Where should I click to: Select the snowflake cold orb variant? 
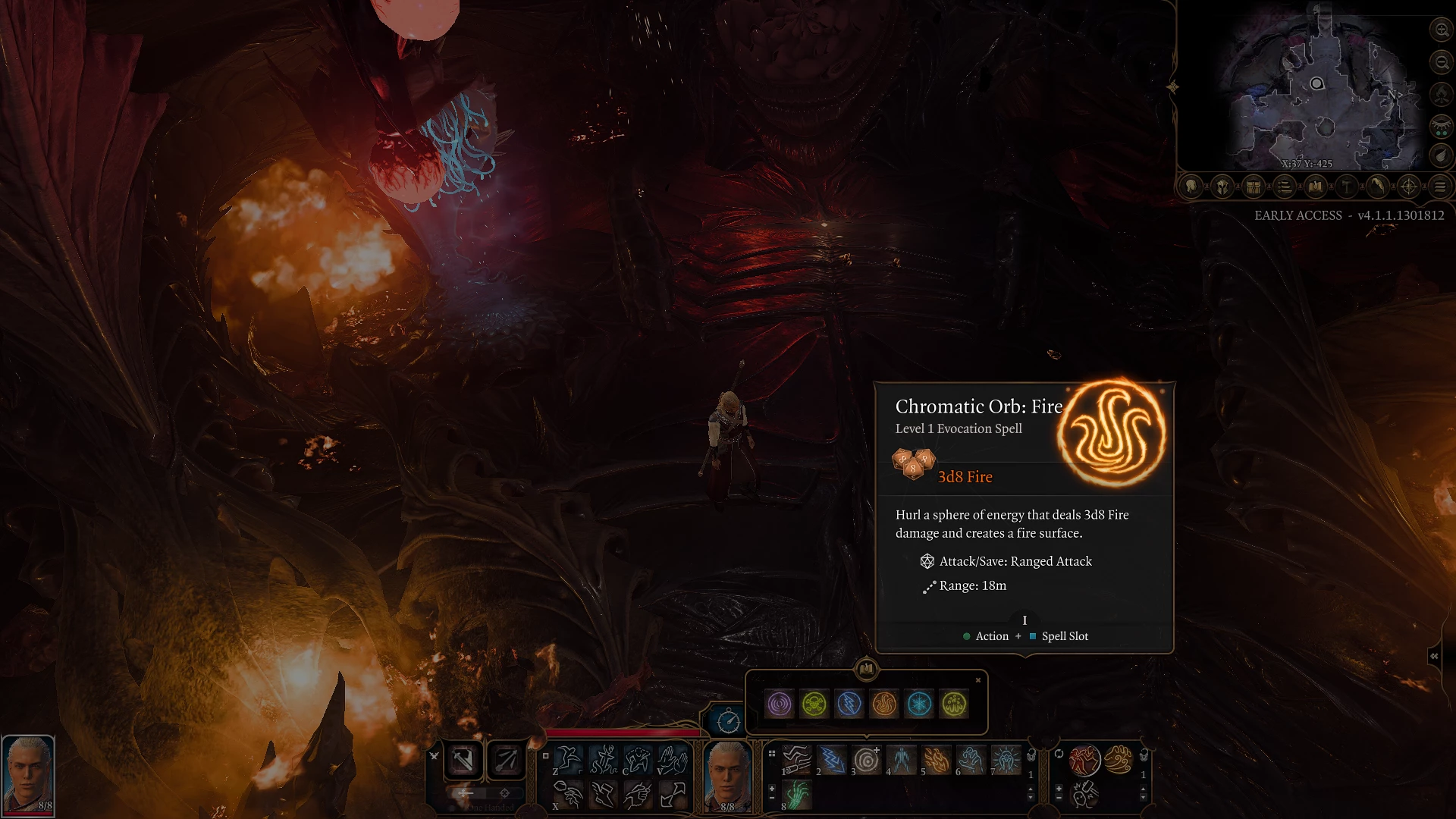point(919,704)
